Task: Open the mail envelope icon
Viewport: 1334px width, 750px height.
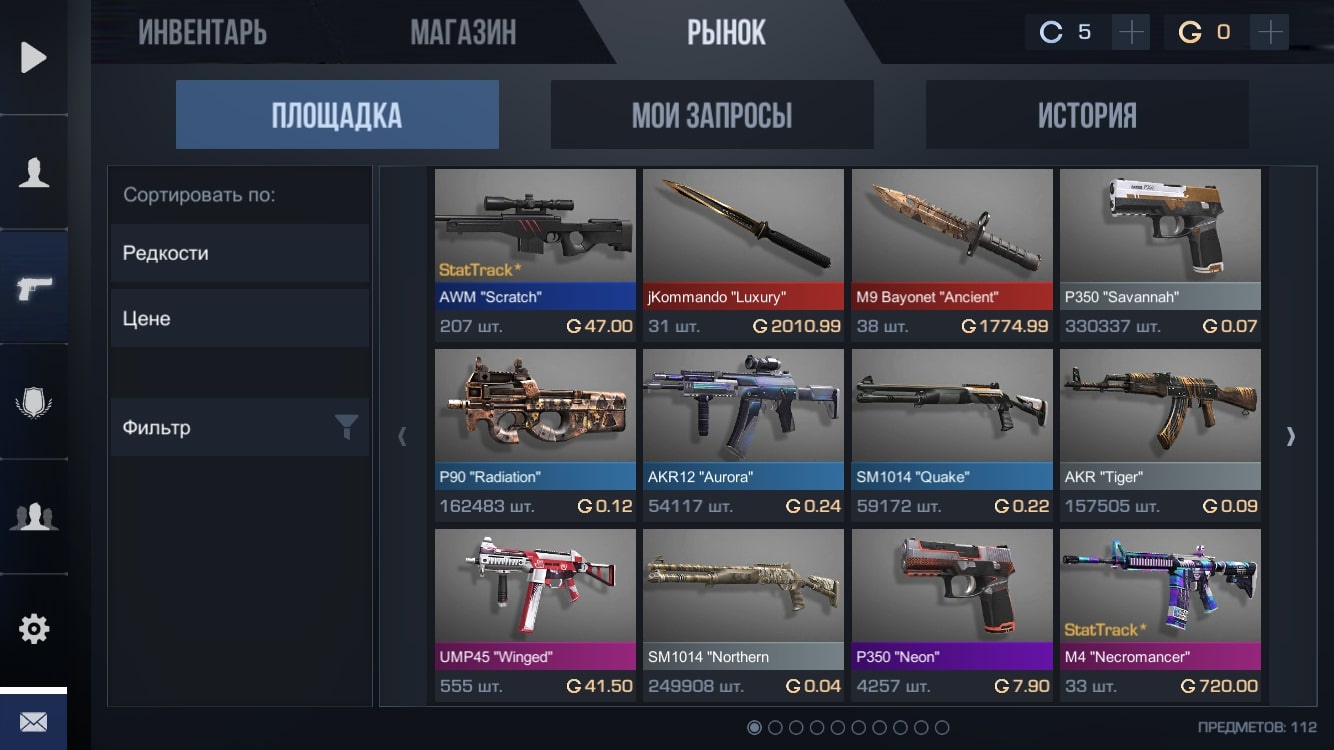Action: tap(33, 721)
